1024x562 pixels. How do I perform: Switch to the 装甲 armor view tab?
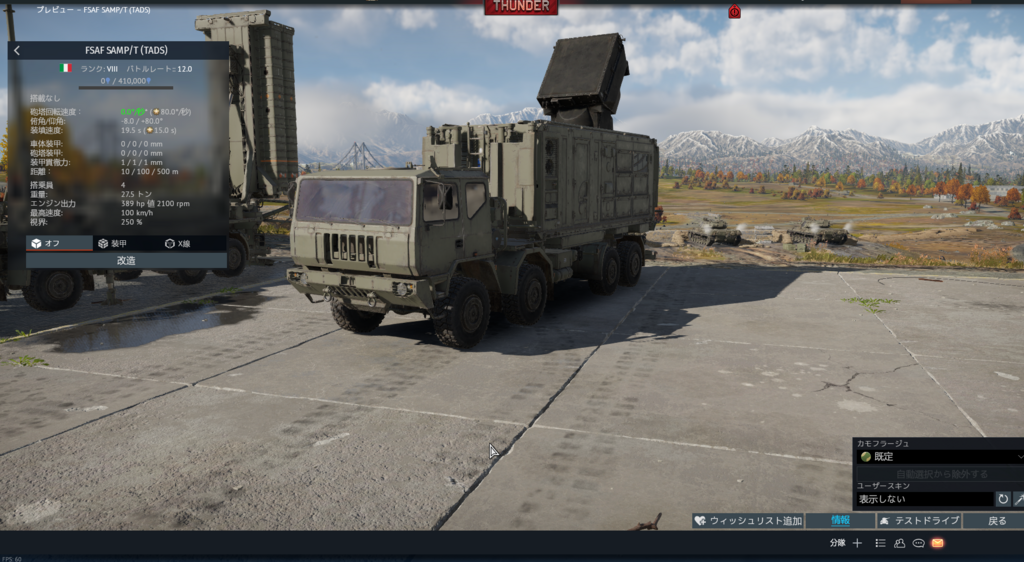point(127,243)
